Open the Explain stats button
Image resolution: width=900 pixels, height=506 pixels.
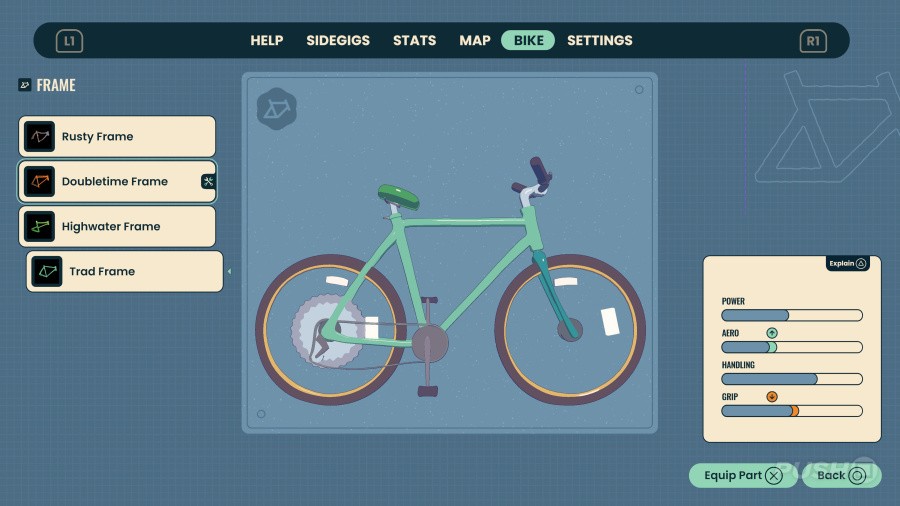coord(847,264)
